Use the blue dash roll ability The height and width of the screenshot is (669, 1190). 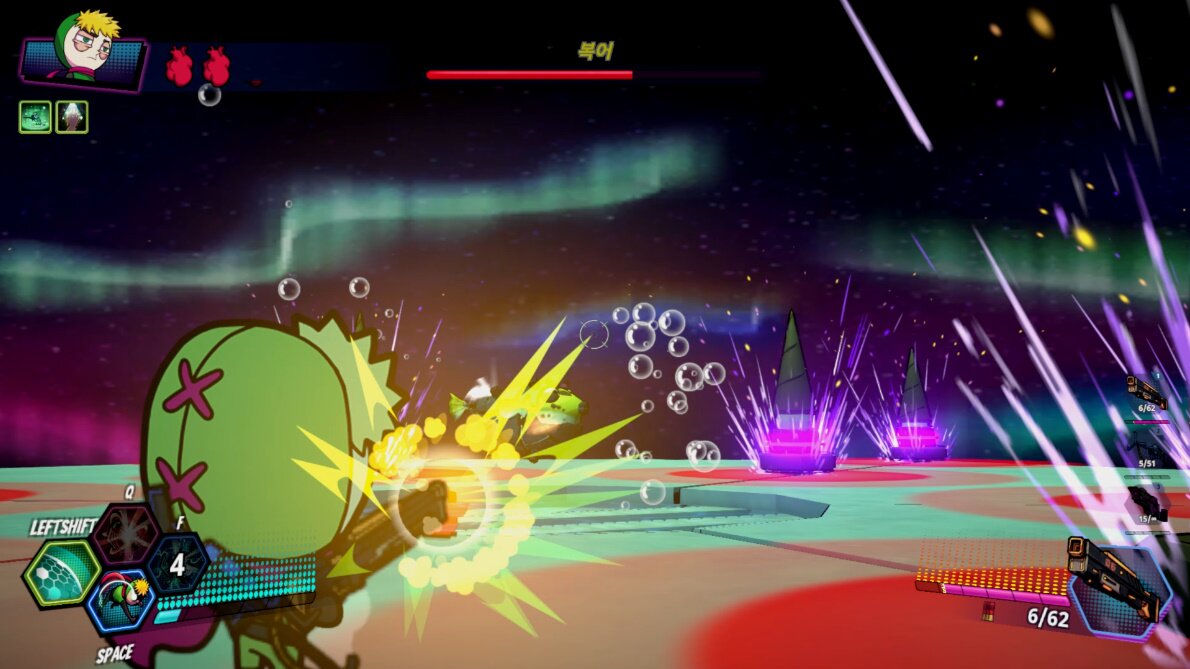[x=120, y=603]
